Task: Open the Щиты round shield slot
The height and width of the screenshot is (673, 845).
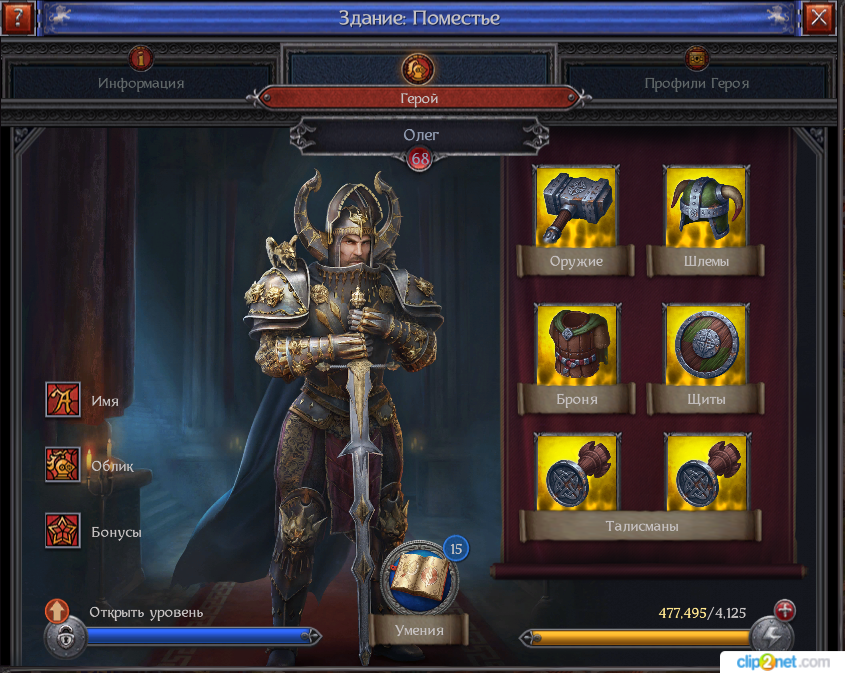Action: (704, 345)
